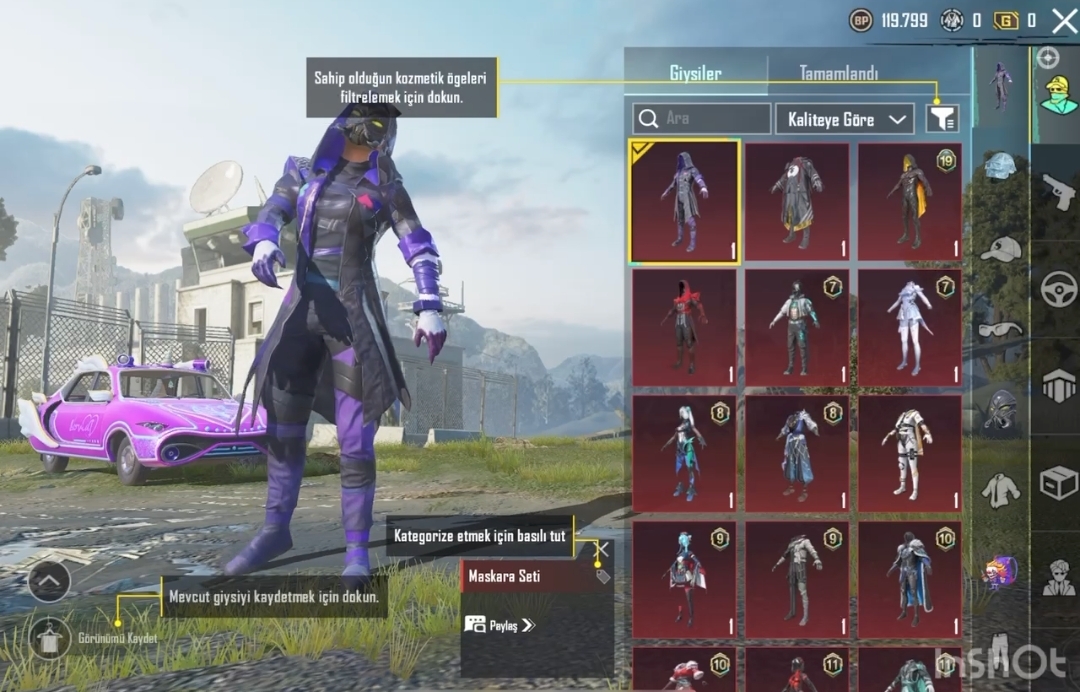Open the Tamamlandı tab

click(838, 73)
